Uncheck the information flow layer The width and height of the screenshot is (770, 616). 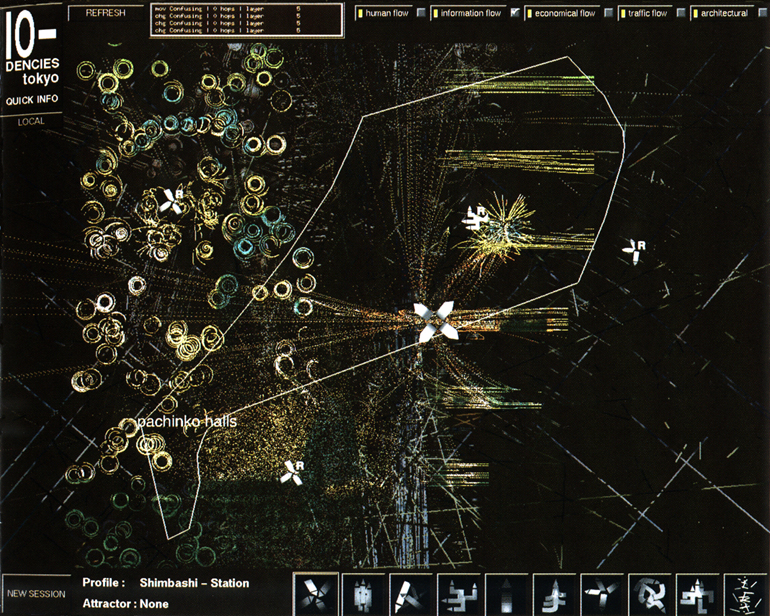click(x=516, y=14)
